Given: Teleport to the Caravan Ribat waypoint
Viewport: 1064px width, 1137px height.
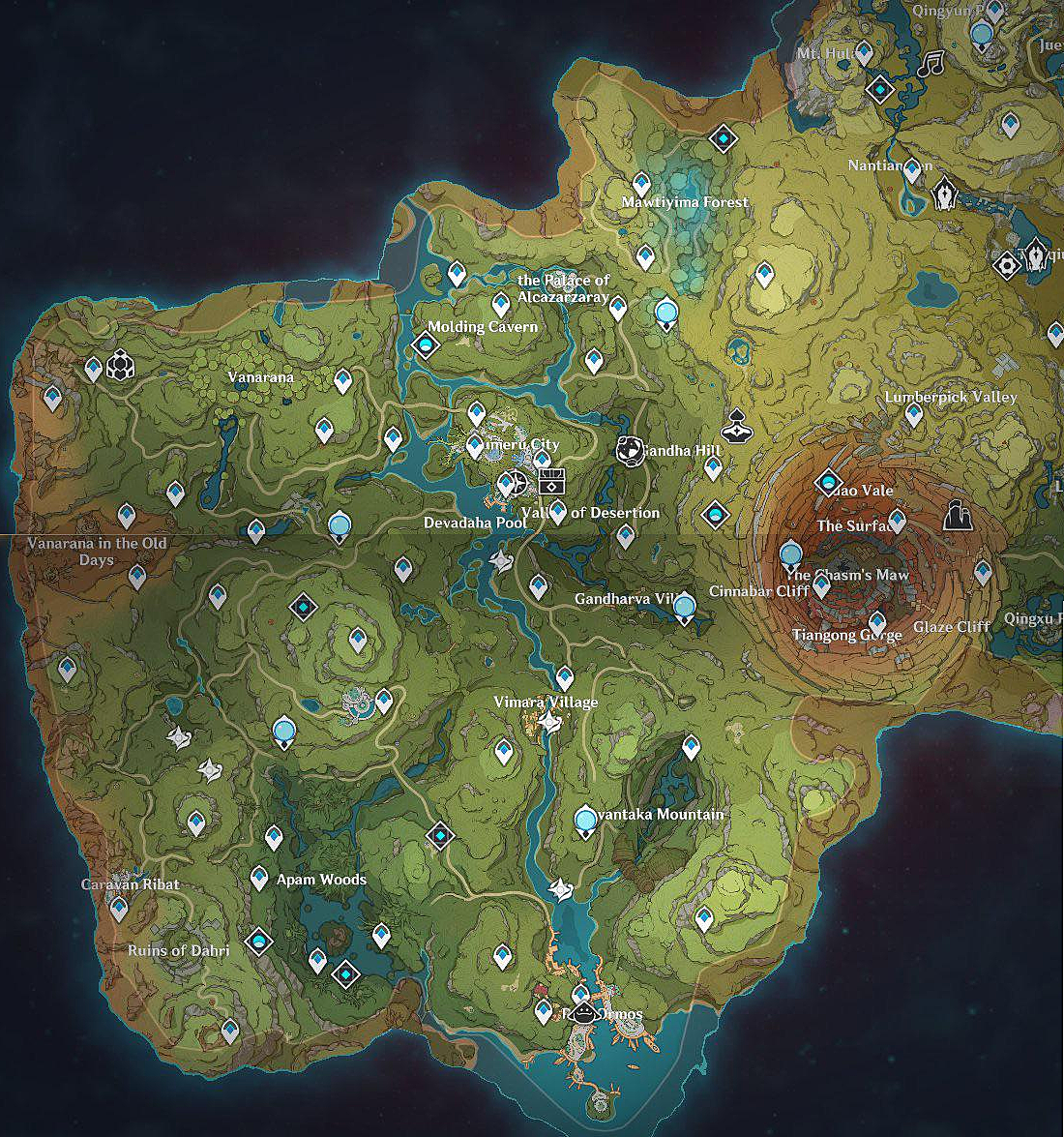Looking at the screenshot, I should (119, 908).
